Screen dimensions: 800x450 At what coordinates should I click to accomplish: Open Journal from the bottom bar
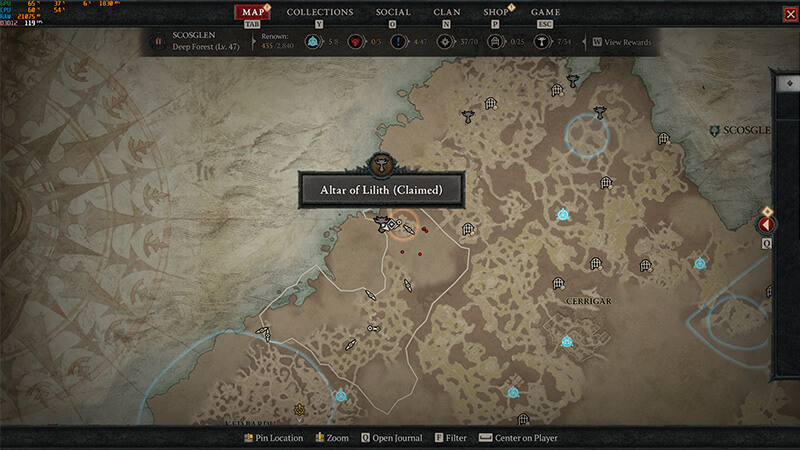391,438
